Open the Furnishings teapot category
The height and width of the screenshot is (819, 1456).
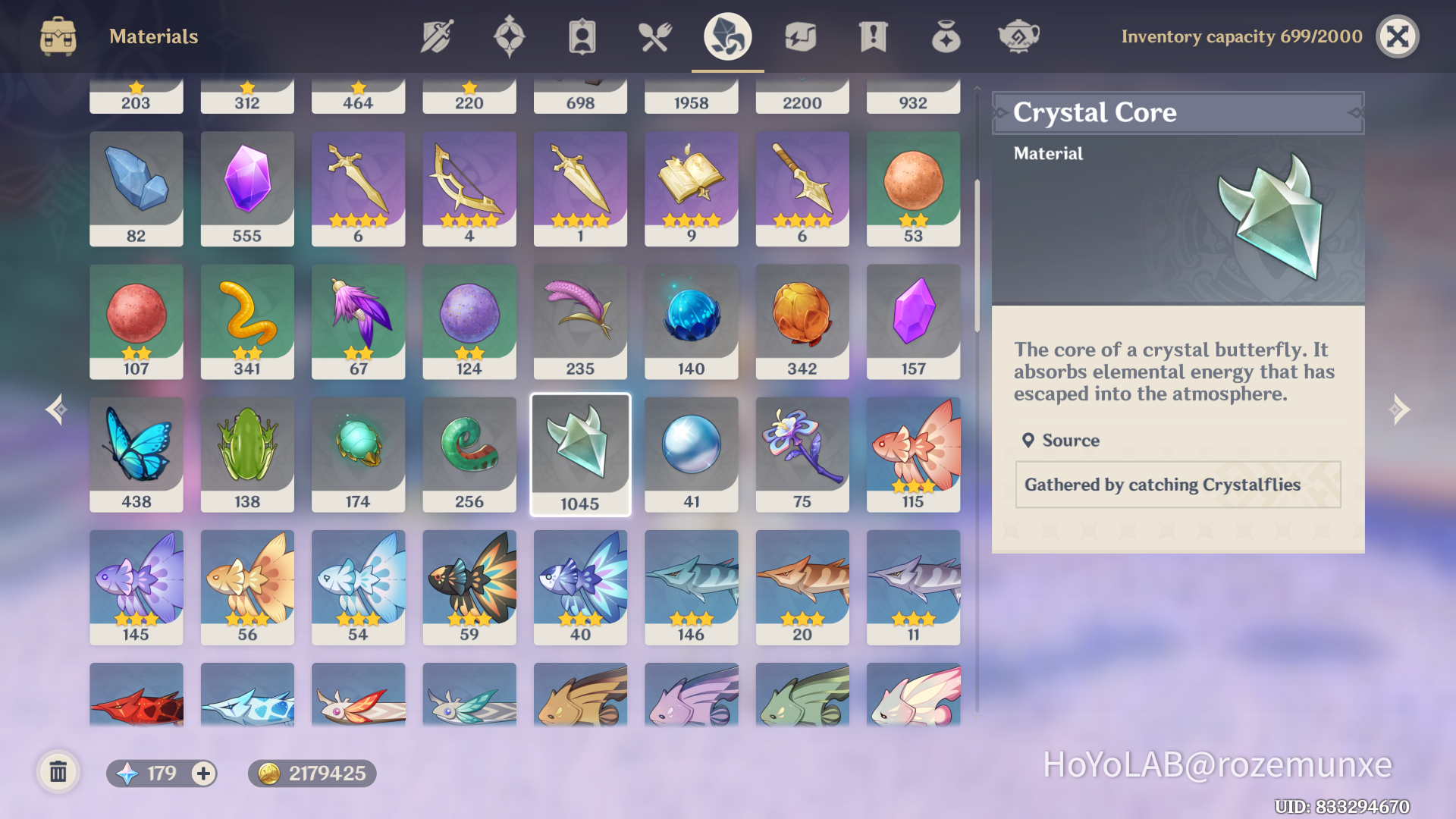tap(1019, 35)
